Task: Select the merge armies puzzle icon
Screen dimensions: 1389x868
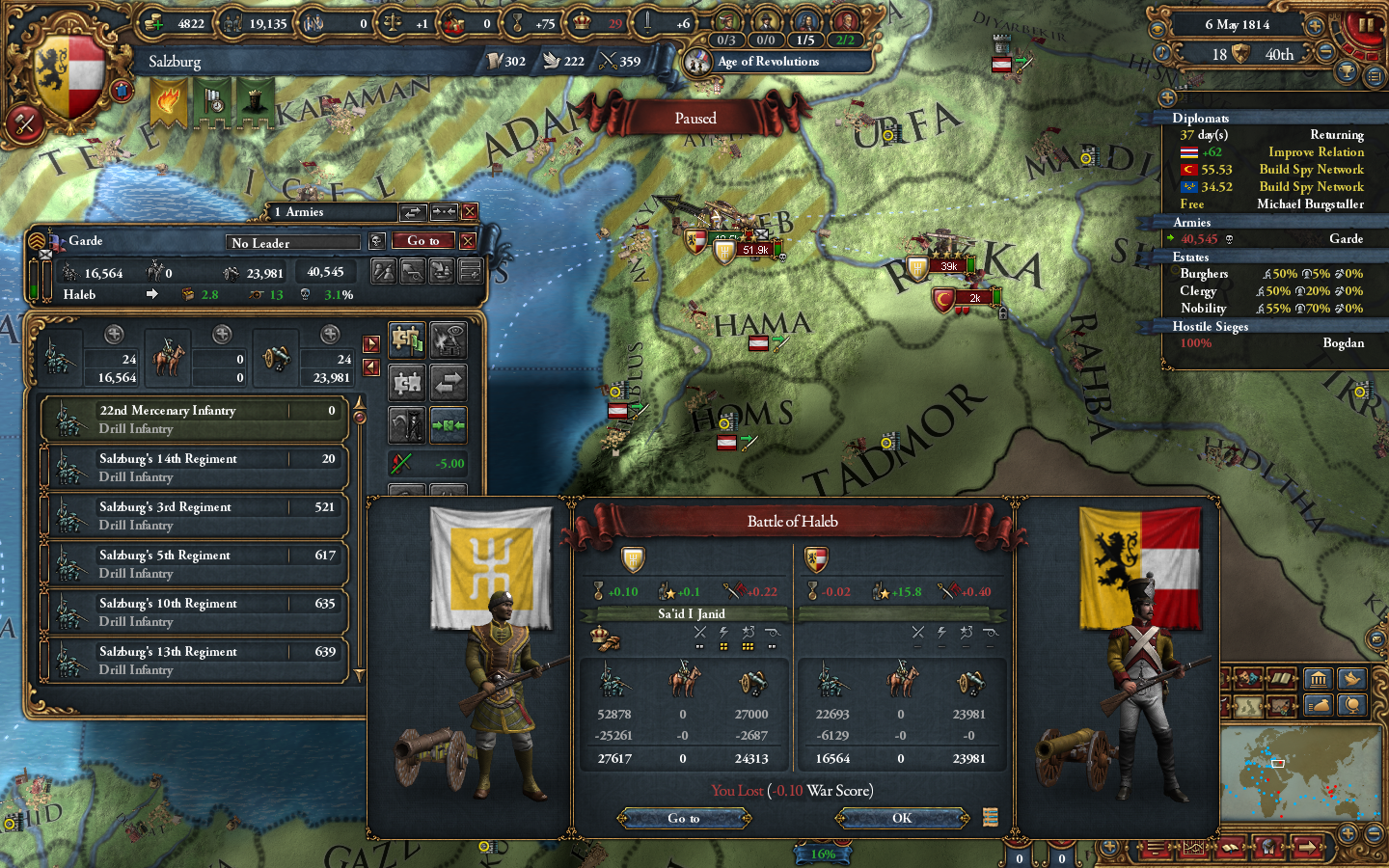Action: (x=406, y=340)
